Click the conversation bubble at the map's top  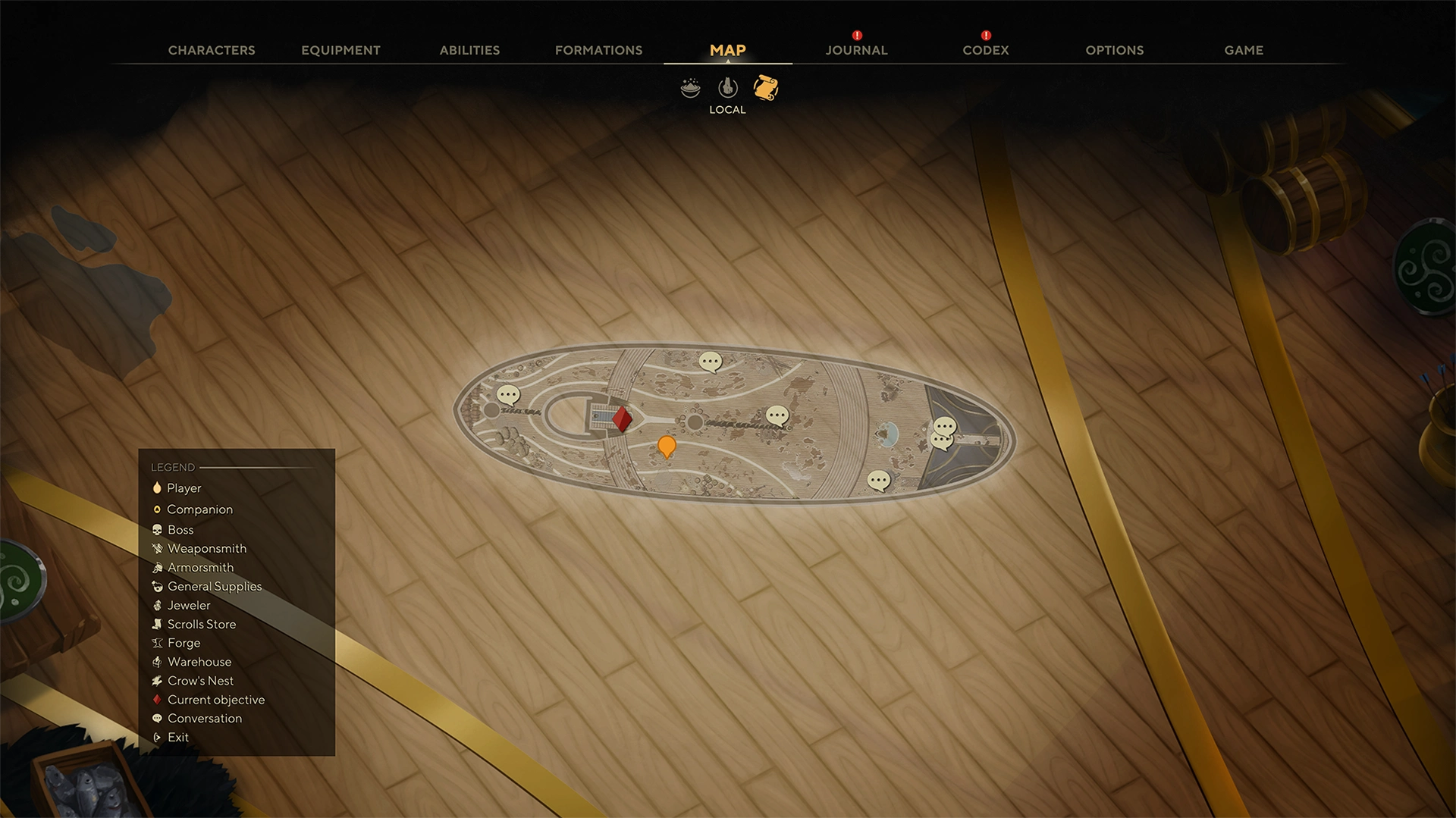[x=711, y=362]
